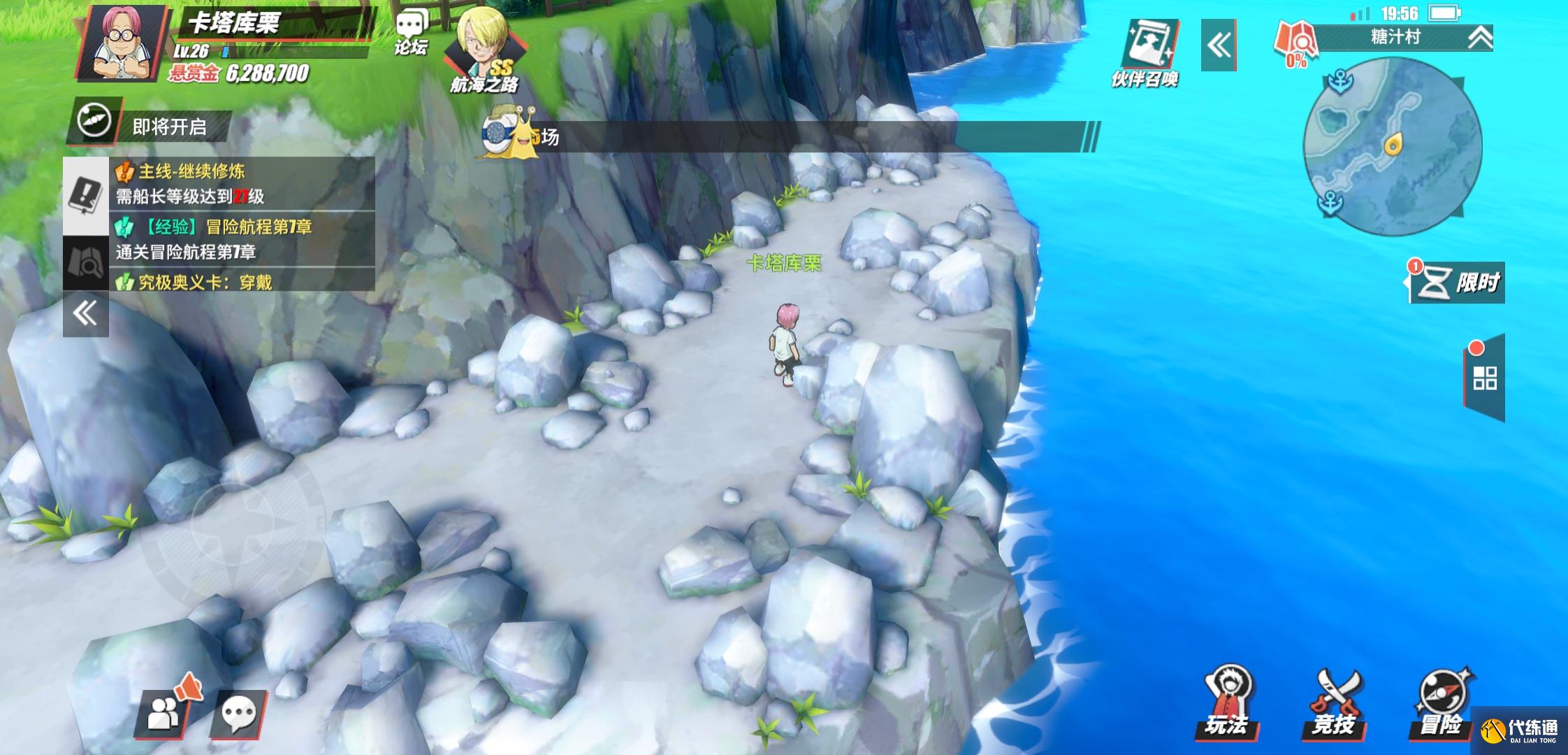
Task: Tap the 即将开启 compass button
Action: tap(95, 122)
